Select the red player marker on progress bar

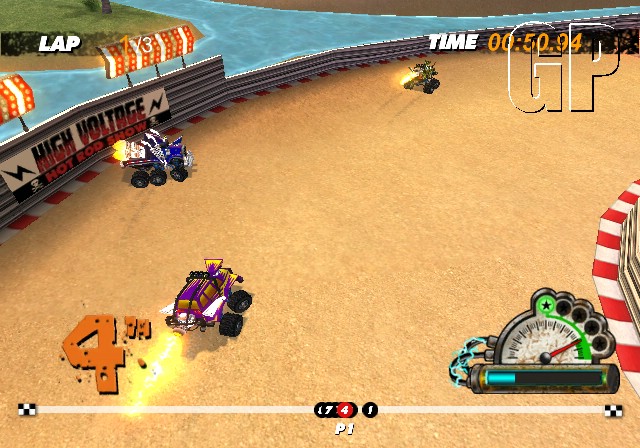tap(345, 409)
